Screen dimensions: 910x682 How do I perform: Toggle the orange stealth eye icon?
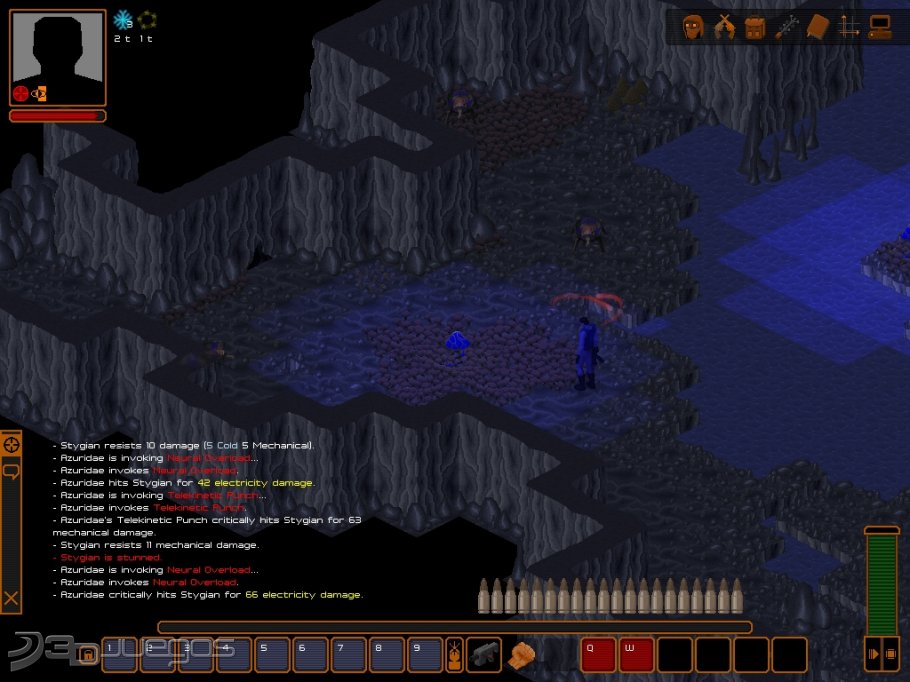tap(39, 94)
